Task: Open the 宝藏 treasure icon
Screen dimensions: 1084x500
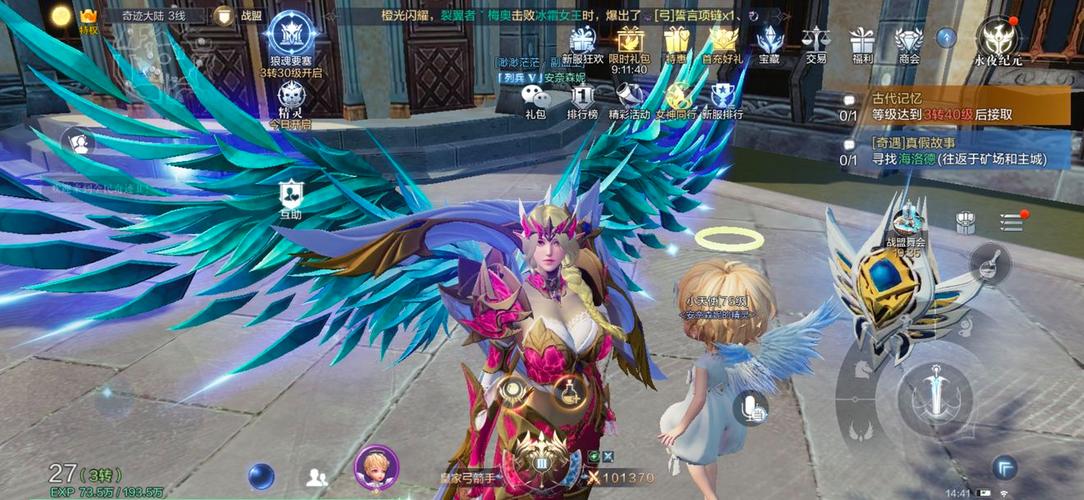Action: [x=769, y=42]
